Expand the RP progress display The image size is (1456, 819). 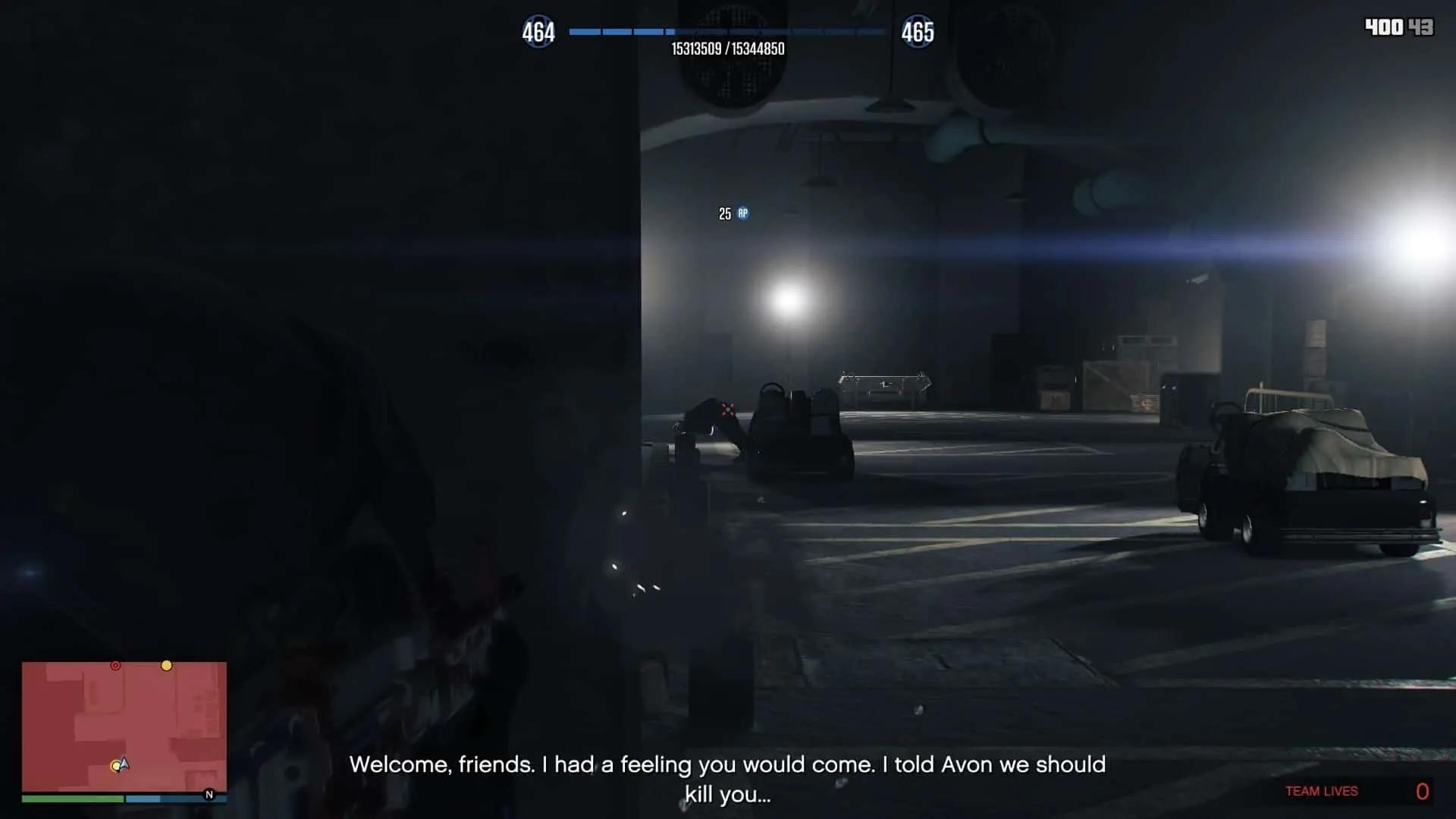[x=728, y=33]
